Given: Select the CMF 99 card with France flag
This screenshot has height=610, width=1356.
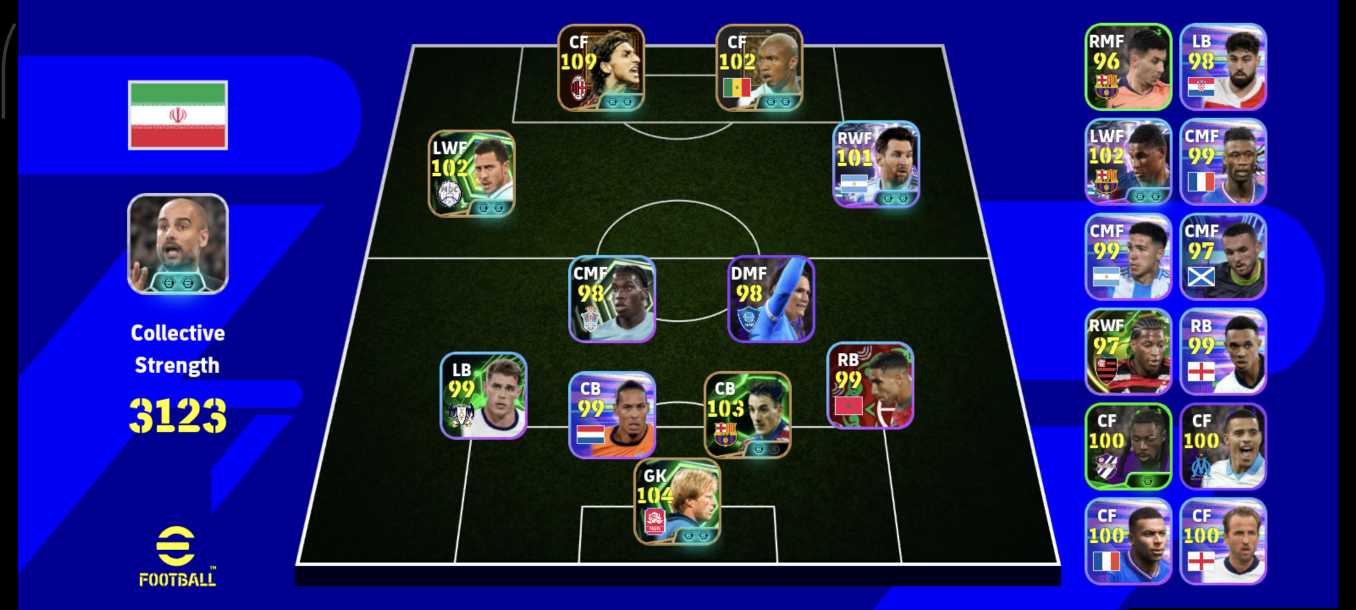Looking at the screenshot, I should (x=1223, y=161).
